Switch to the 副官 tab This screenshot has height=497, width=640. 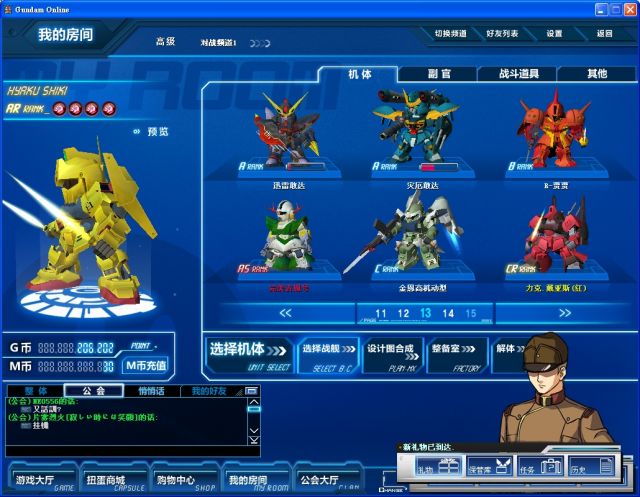coord(438,74)
